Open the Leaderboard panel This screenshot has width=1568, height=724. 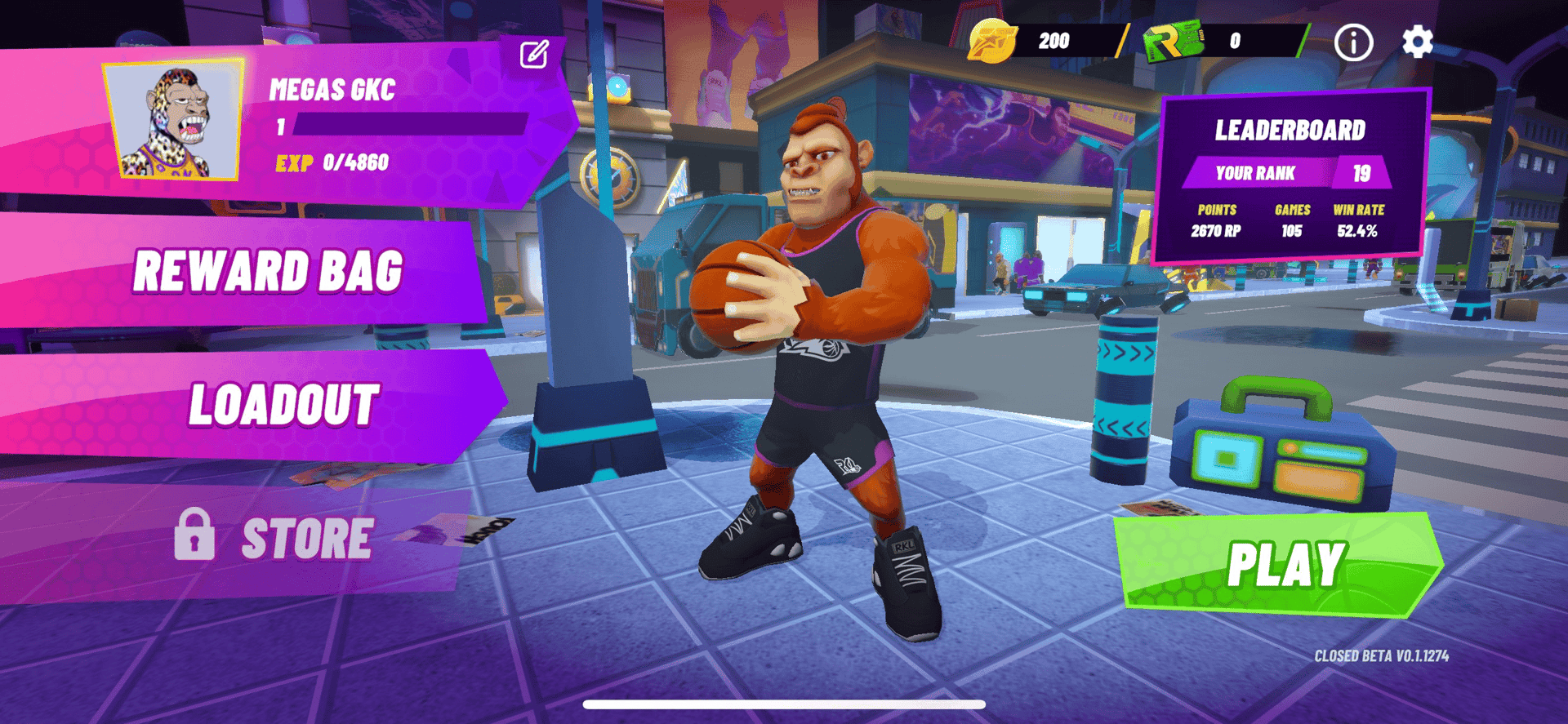click(x=1289, y=130)
